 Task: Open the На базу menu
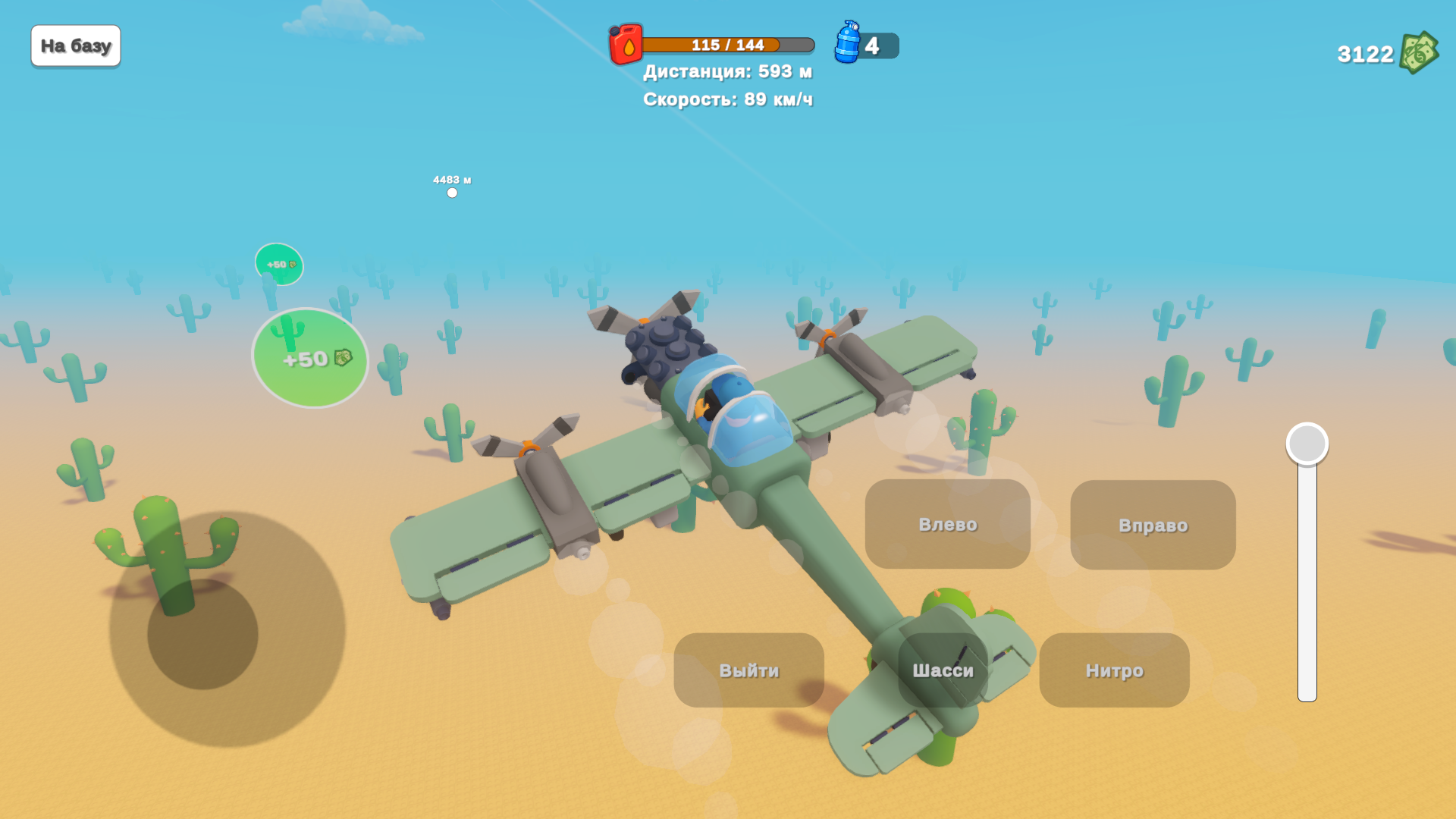(x=75, y=45)
